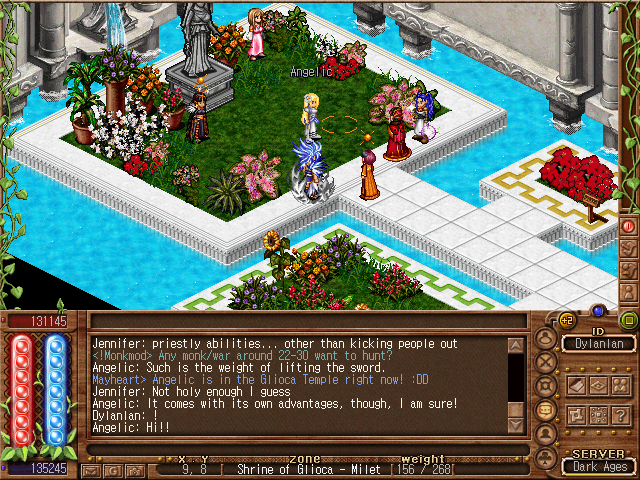
Task: Click the chat input bar above messages
Action: tap(300, 321)
